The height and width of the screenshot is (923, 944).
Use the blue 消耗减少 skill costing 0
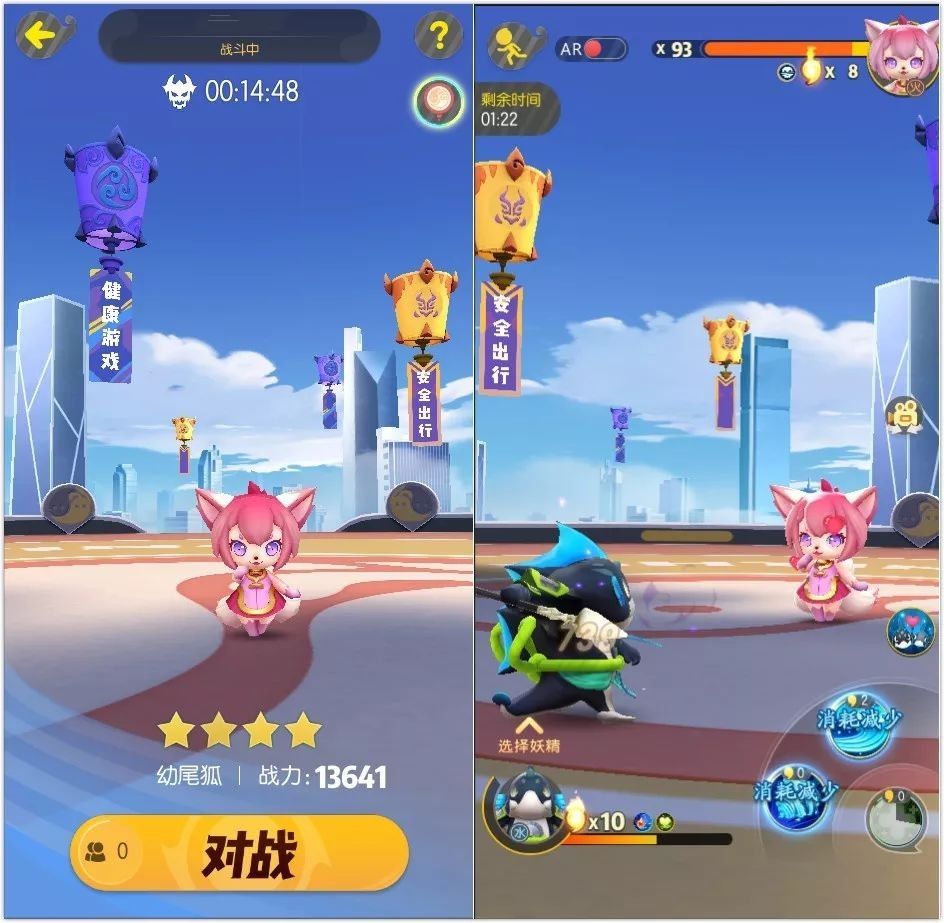797,795
